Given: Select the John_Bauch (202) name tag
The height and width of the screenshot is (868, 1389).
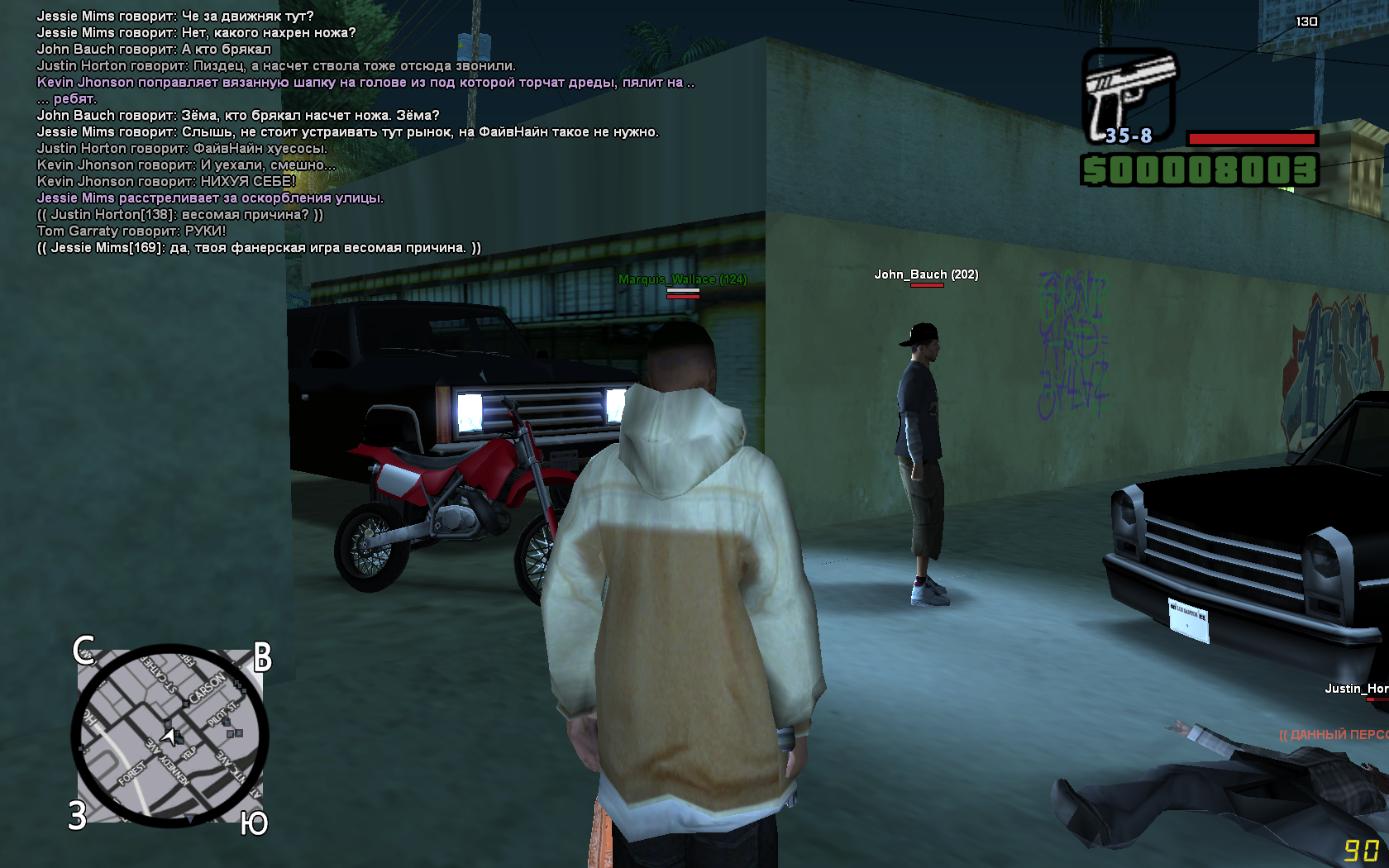Looking at the screenshot, I should pyautogui.click(x=926, y=274).
